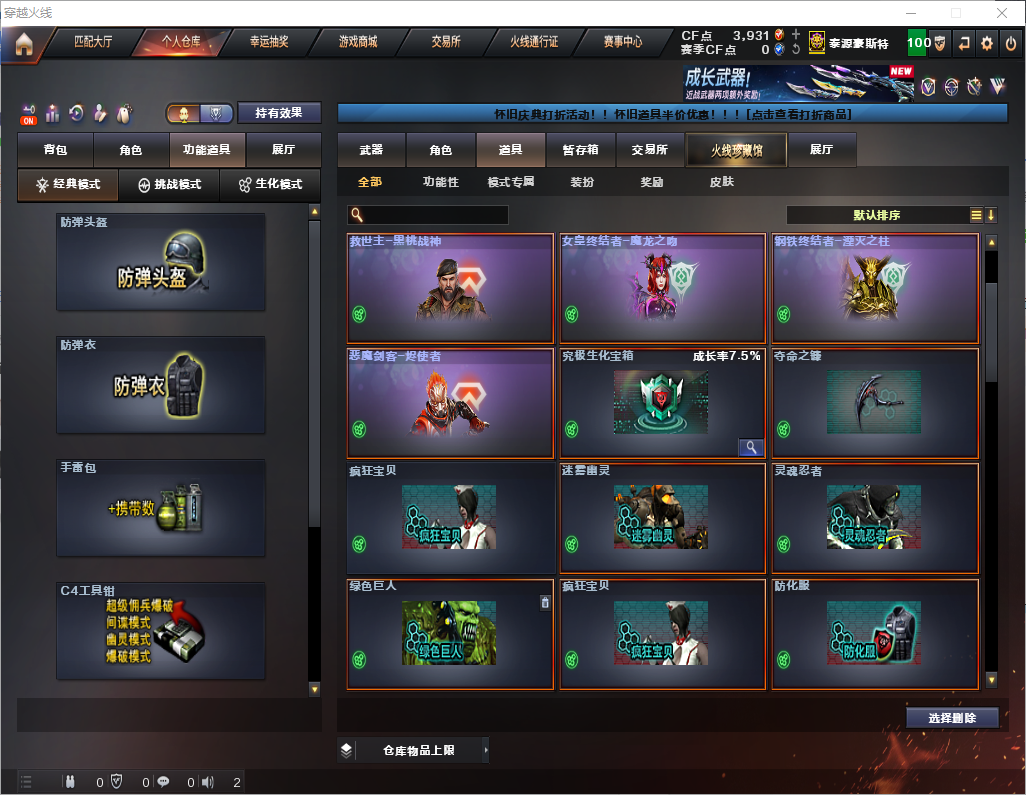This screenshot has width=1026, height=795.
Task: Open the 交易所 top menu entry
Action: pyautogui.click(x=446, y=42)
